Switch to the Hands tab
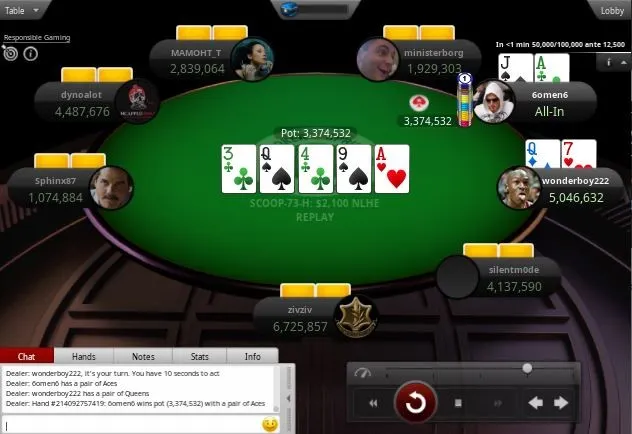This screenshot has height=434, width=632. [84, 356]
